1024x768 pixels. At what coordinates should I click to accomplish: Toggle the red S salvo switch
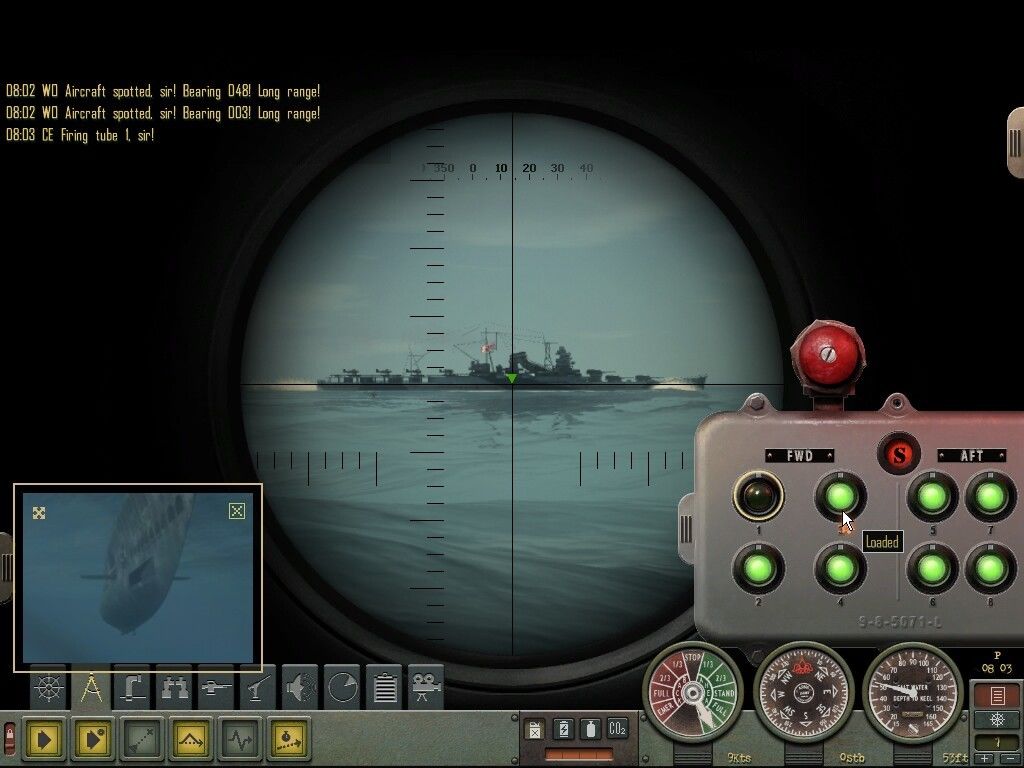[x=898, y=455]
